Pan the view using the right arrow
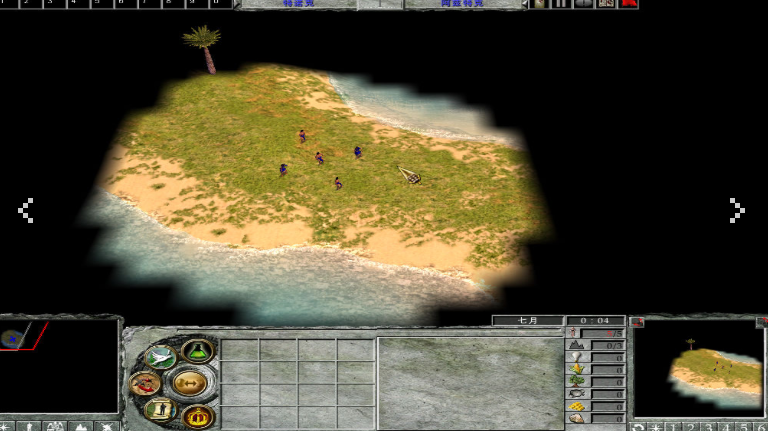The height and width of the screenshot is (431, 768). [x=737, y=210]
